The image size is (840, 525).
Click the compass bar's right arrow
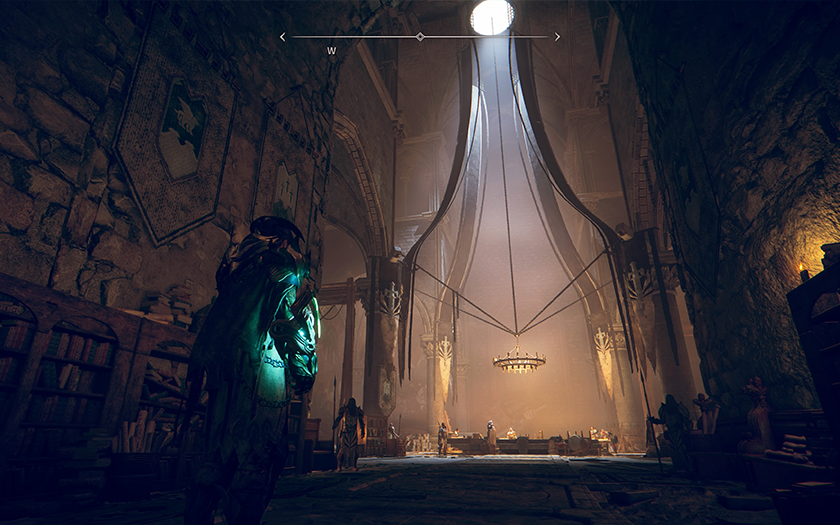[x=557, y=37]
